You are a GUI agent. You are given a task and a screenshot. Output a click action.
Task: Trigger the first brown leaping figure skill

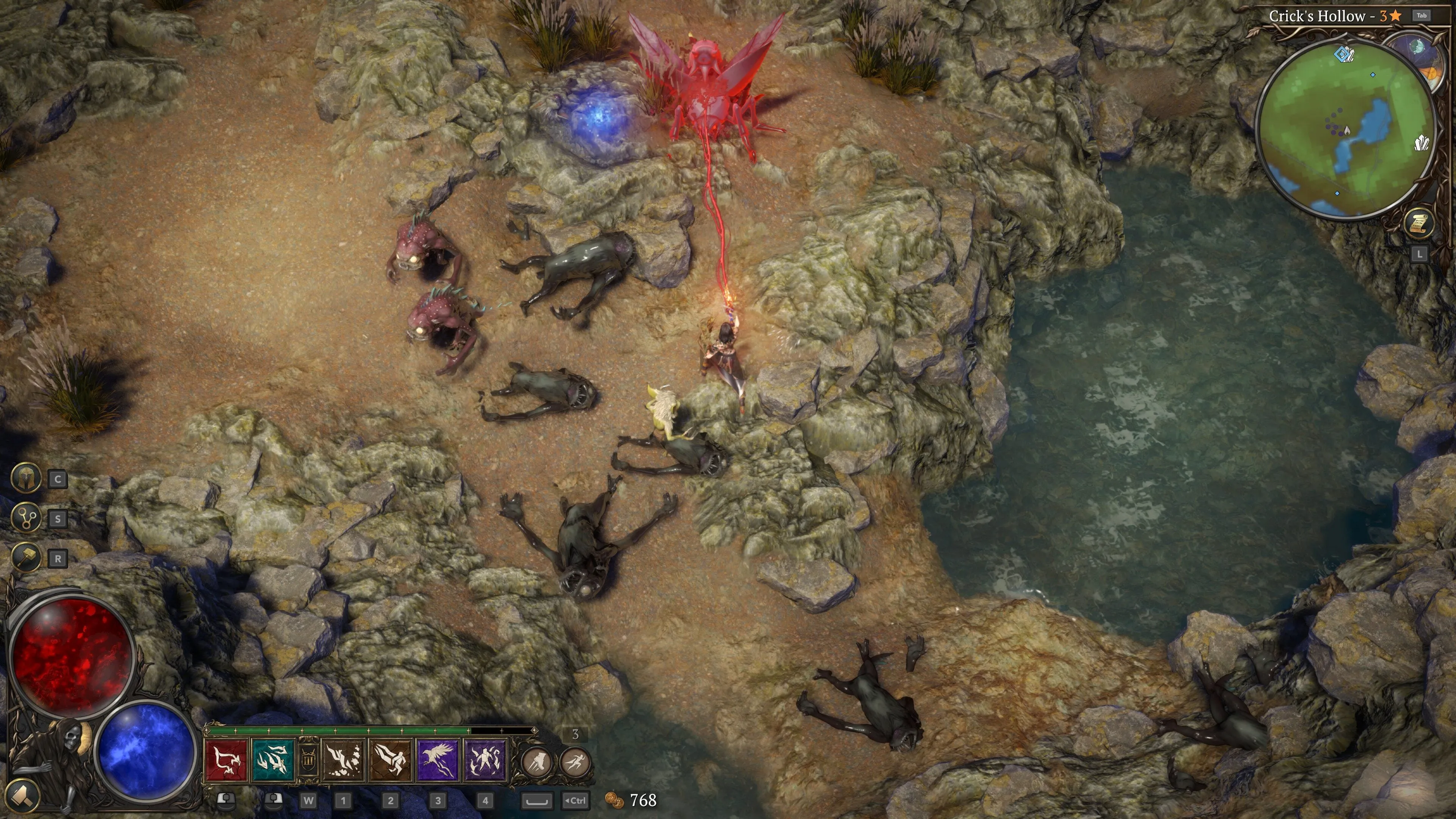[343, 760]
